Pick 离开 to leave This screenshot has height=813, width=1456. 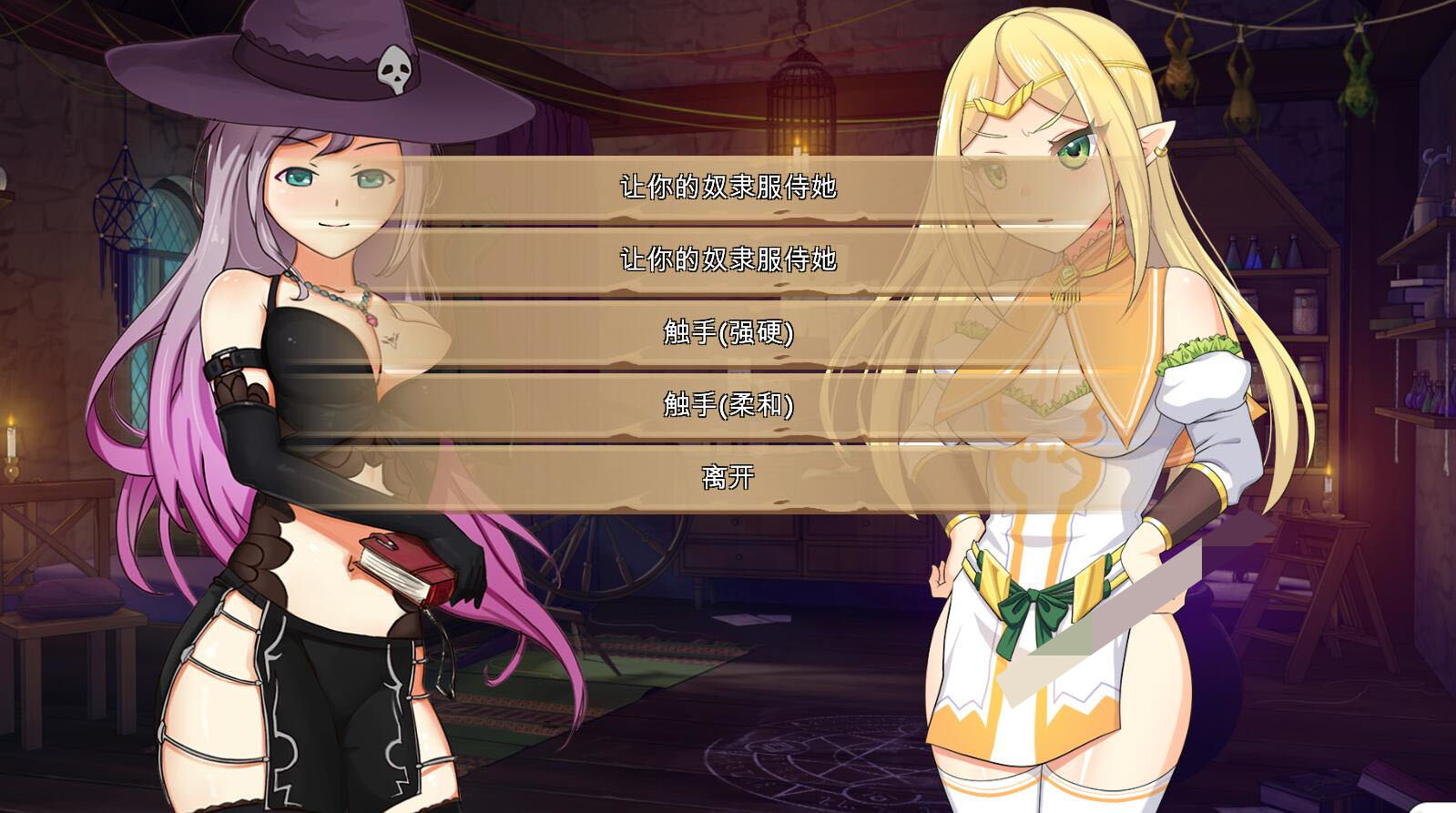pos(728,476)
